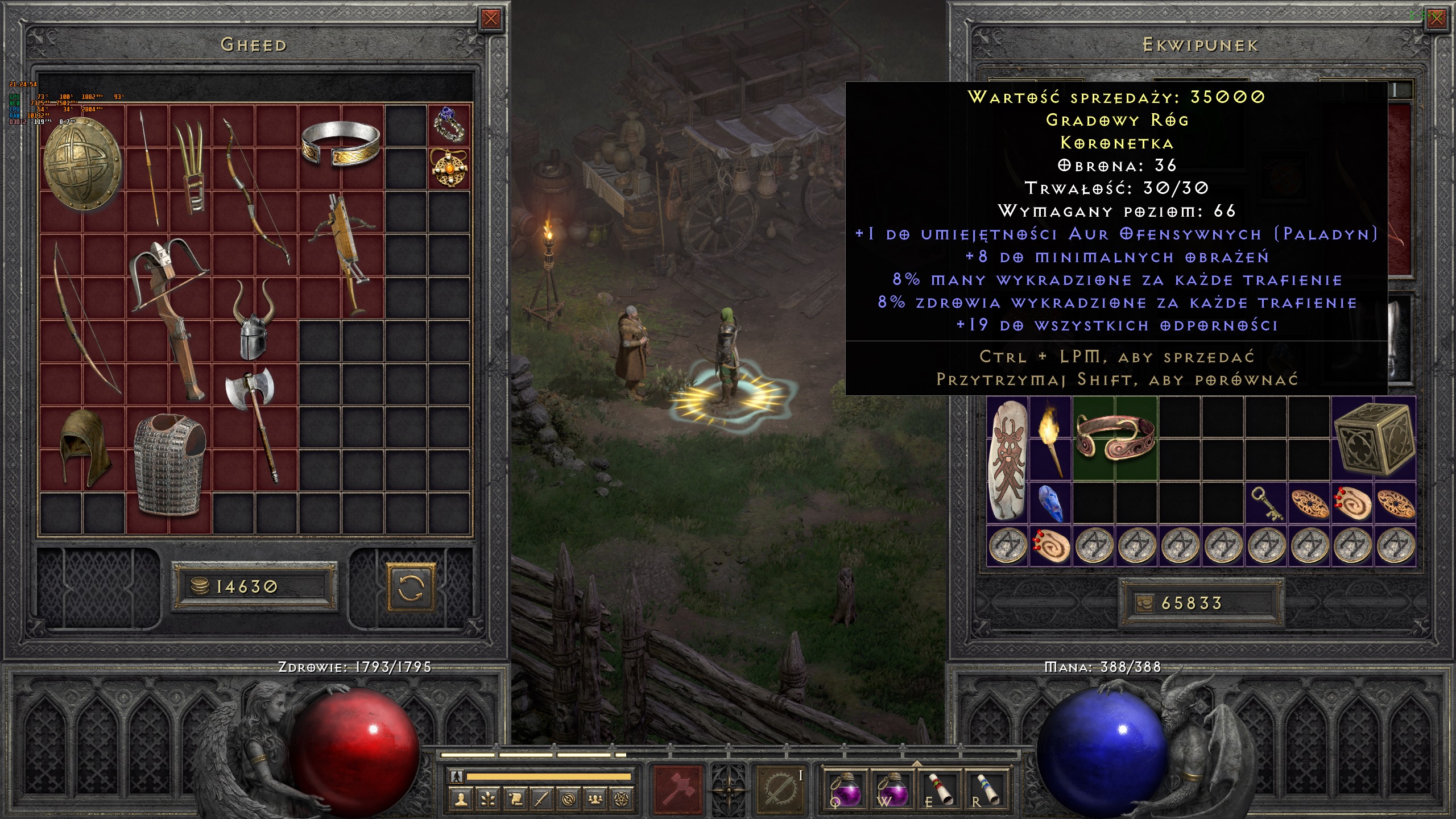Open the right-click skill selector

[780, 789]
